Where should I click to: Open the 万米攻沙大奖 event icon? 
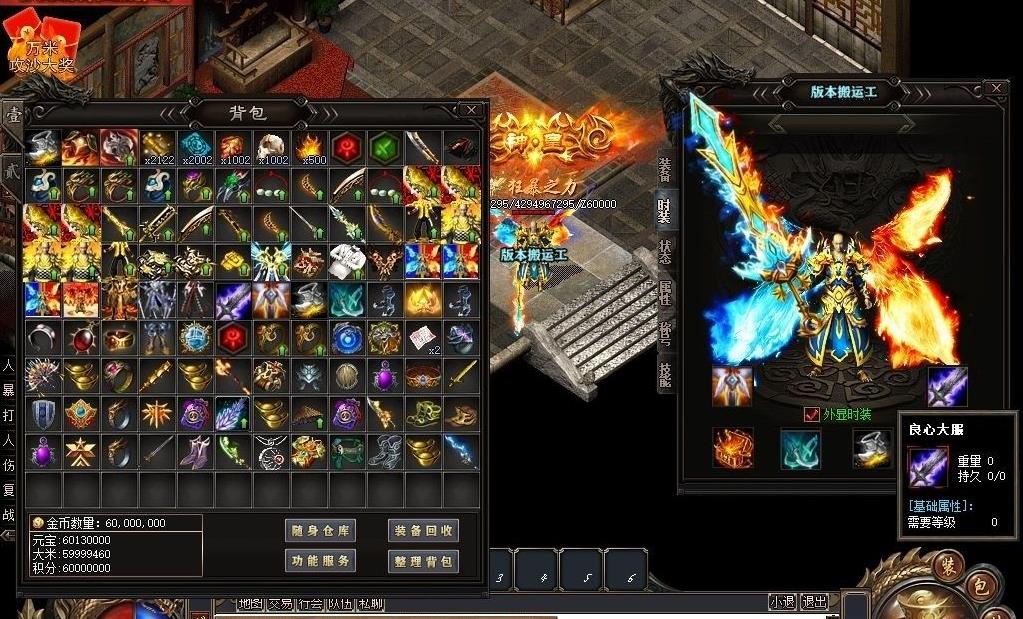click(41, 49)
